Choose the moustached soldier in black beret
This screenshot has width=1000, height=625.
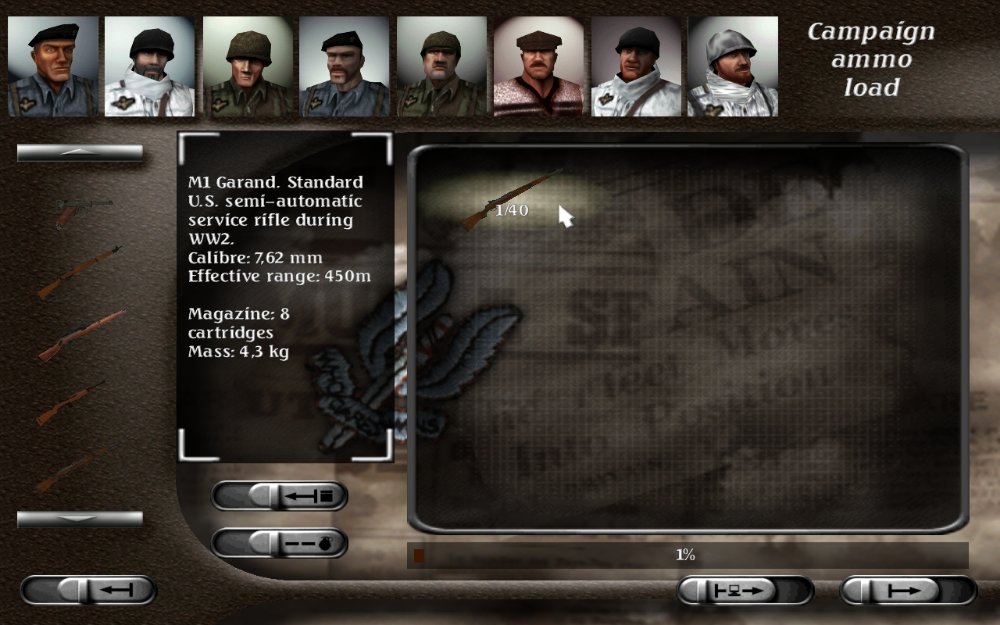[344, 66]
